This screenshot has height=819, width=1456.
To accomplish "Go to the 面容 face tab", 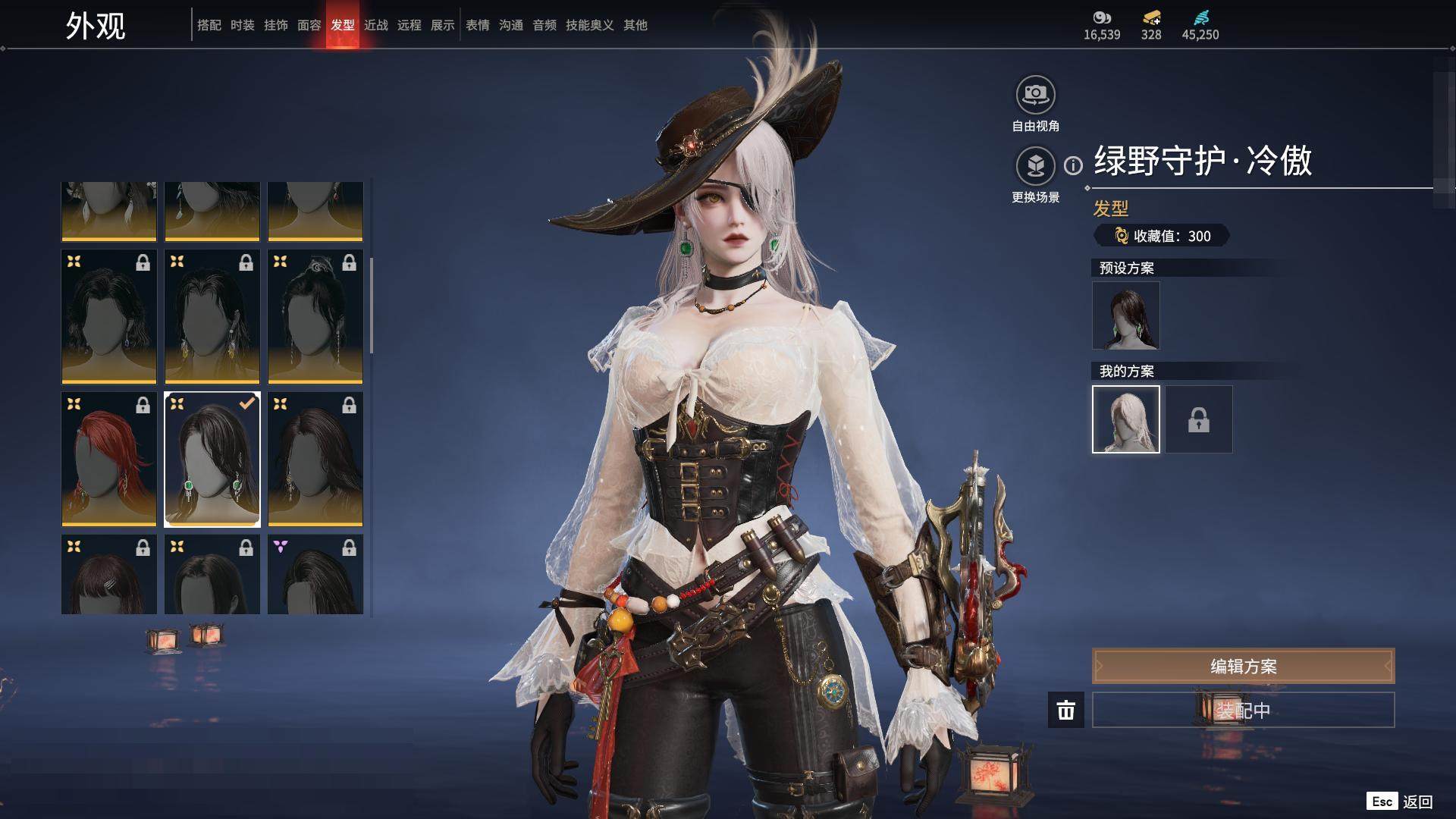I will [x=309, y=25].
